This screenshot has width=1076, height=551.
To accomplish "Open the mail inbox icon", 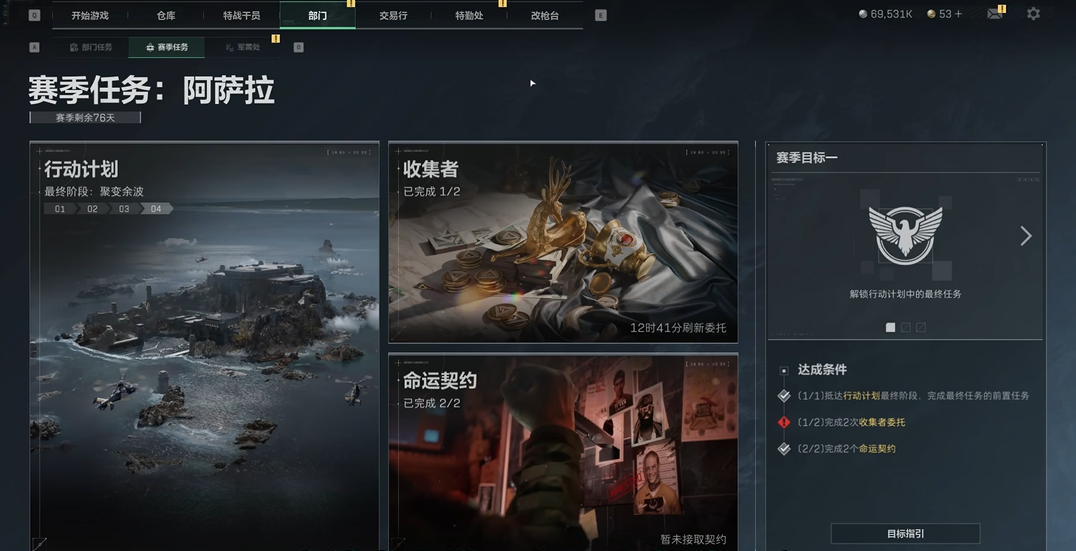I will pos(995,14).
